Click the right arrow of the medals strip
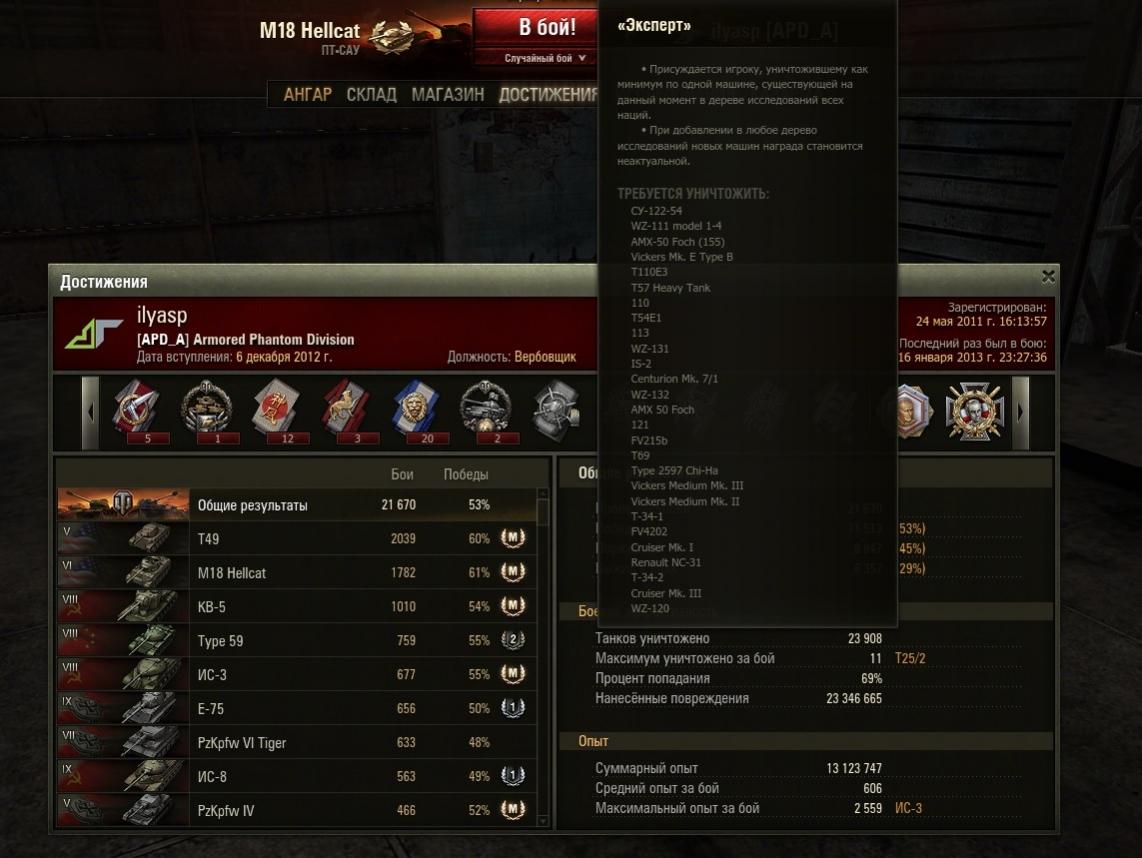 [1020, 412]
